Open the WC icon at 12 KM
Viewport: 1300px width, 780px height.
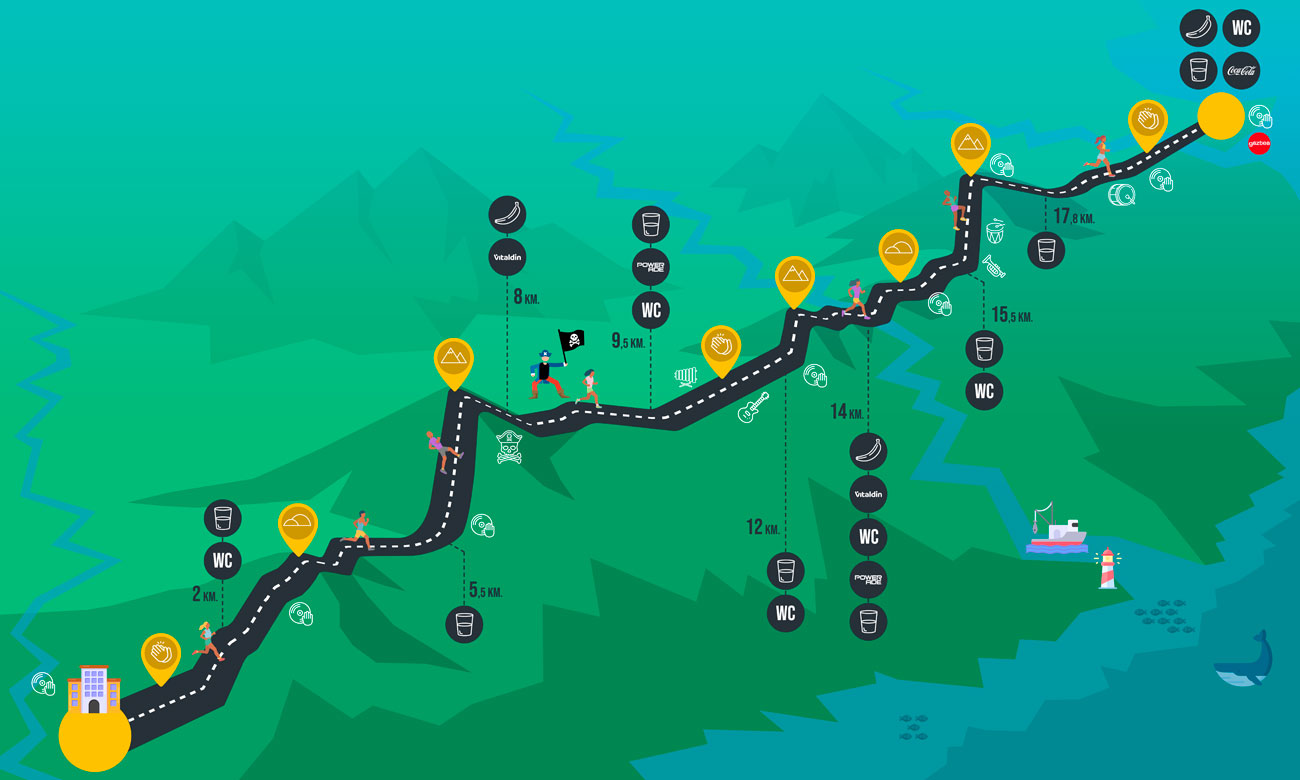coord(785,613)
